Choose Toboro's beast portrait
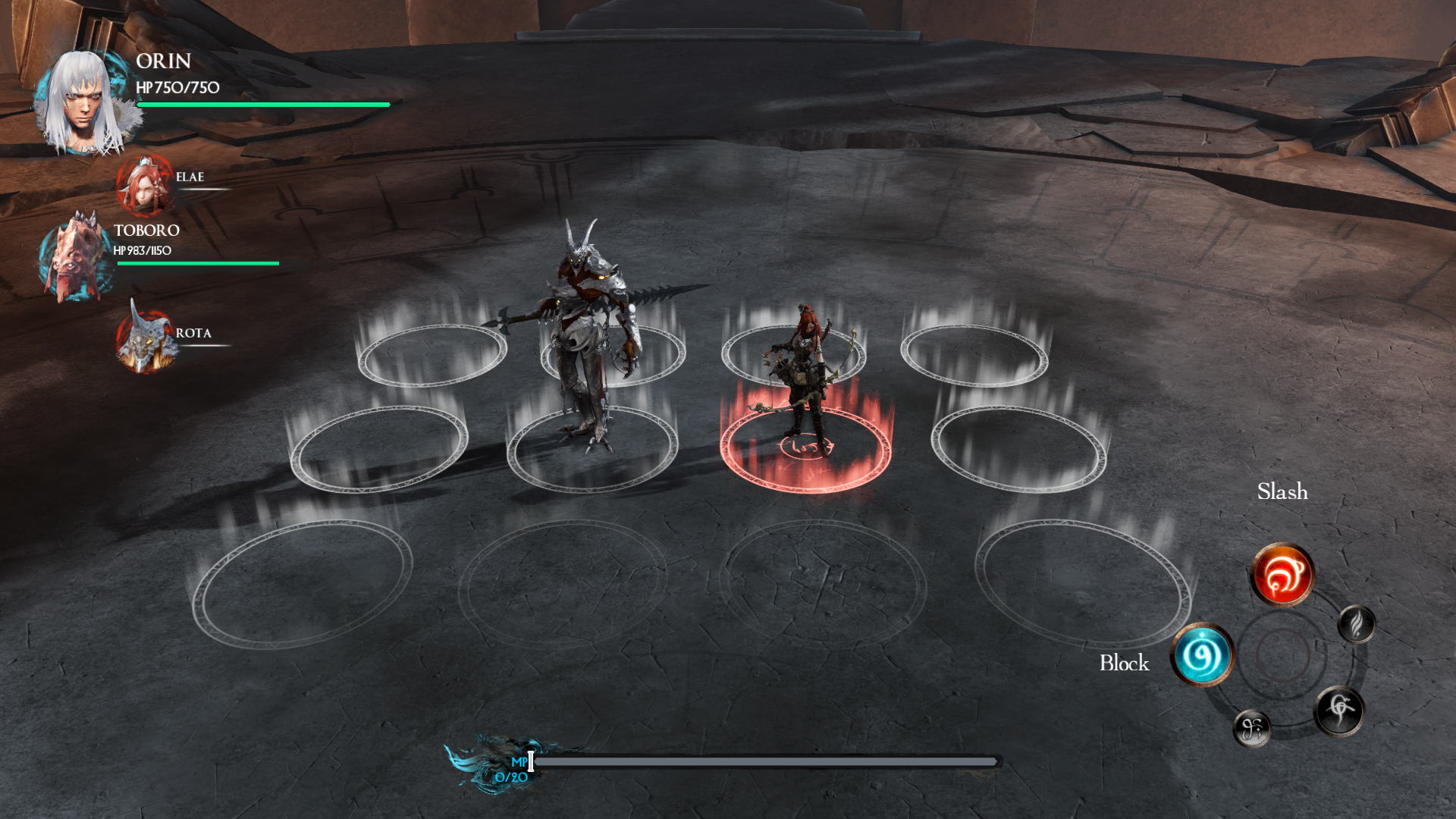Image resolution: width=1456 pixels, height=819 pixels. [76, 257]
